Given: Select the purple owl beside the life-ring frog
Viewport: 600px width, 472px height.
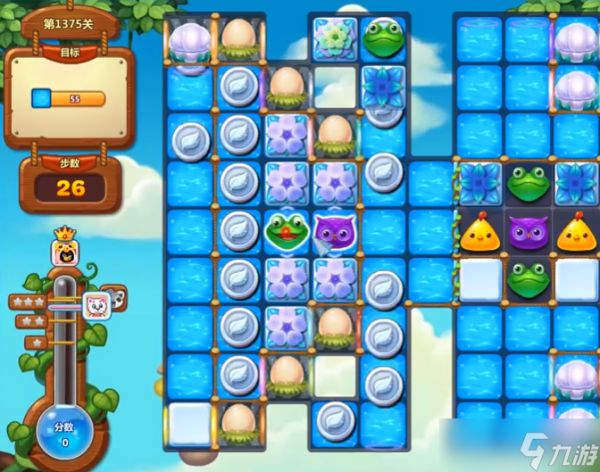Looking at the screenshot, I should [x=334, y=230].
